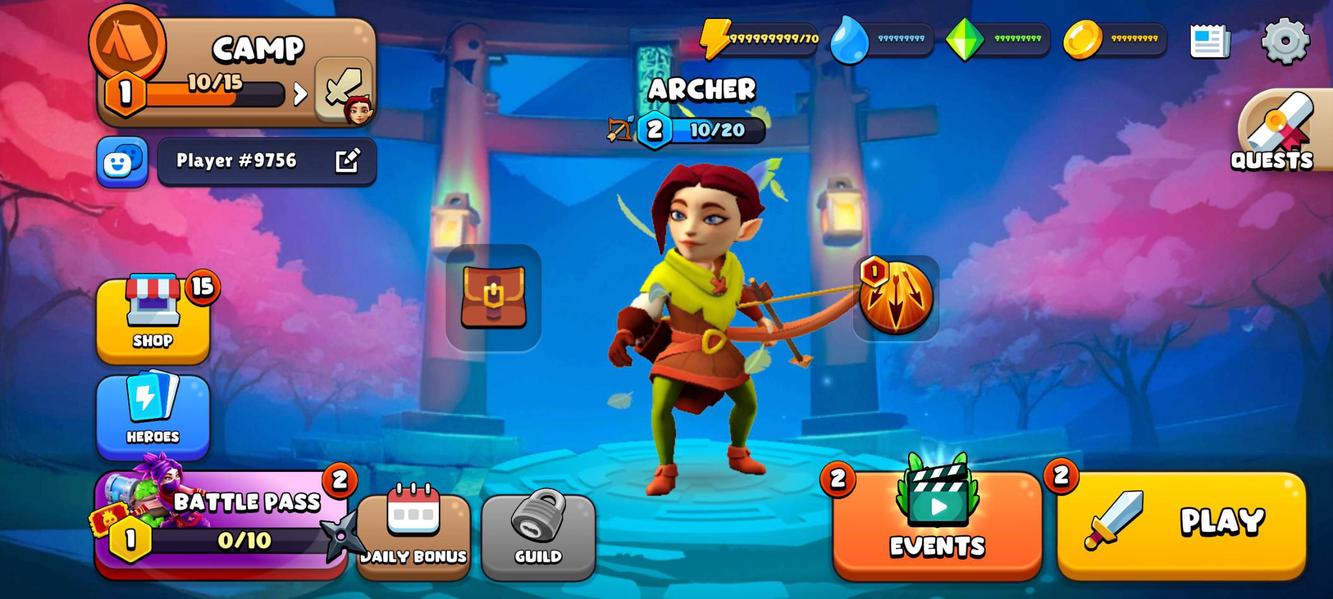Open the settings gear
The width and height of the screenshot is (1333, 599).
pos(1285,41)
